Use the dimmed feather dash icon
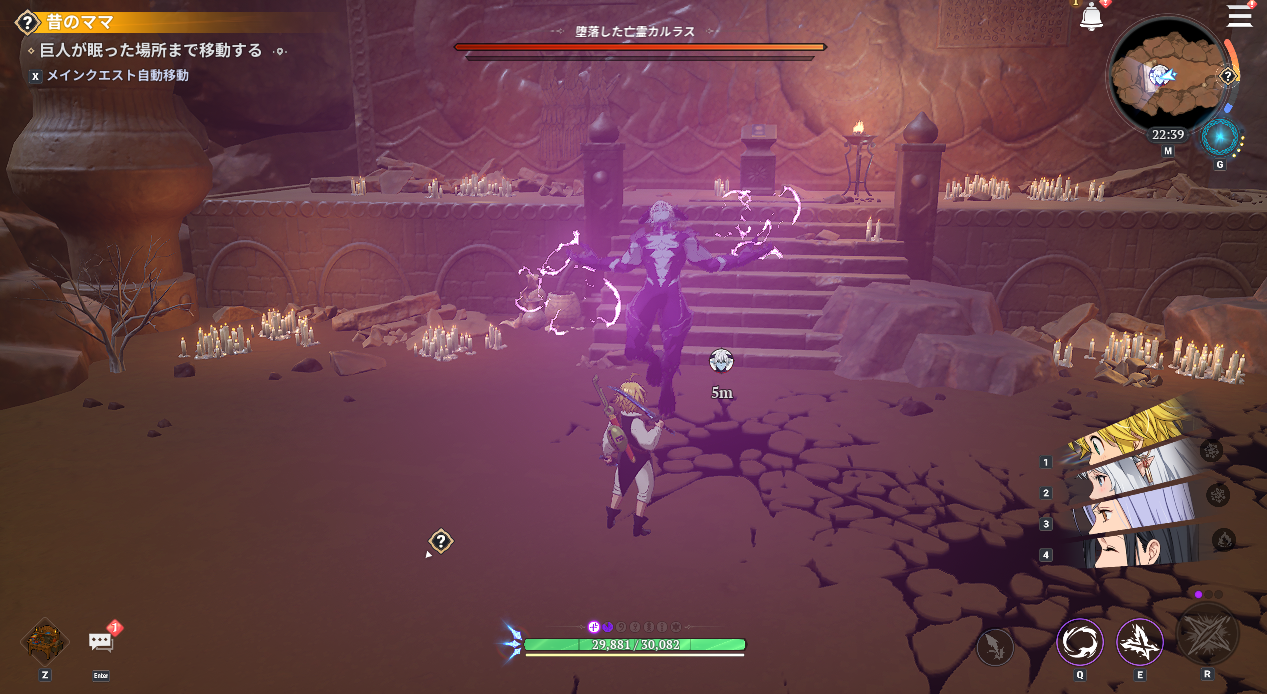The image size is (1267, 694). click(x=995, y=646)
